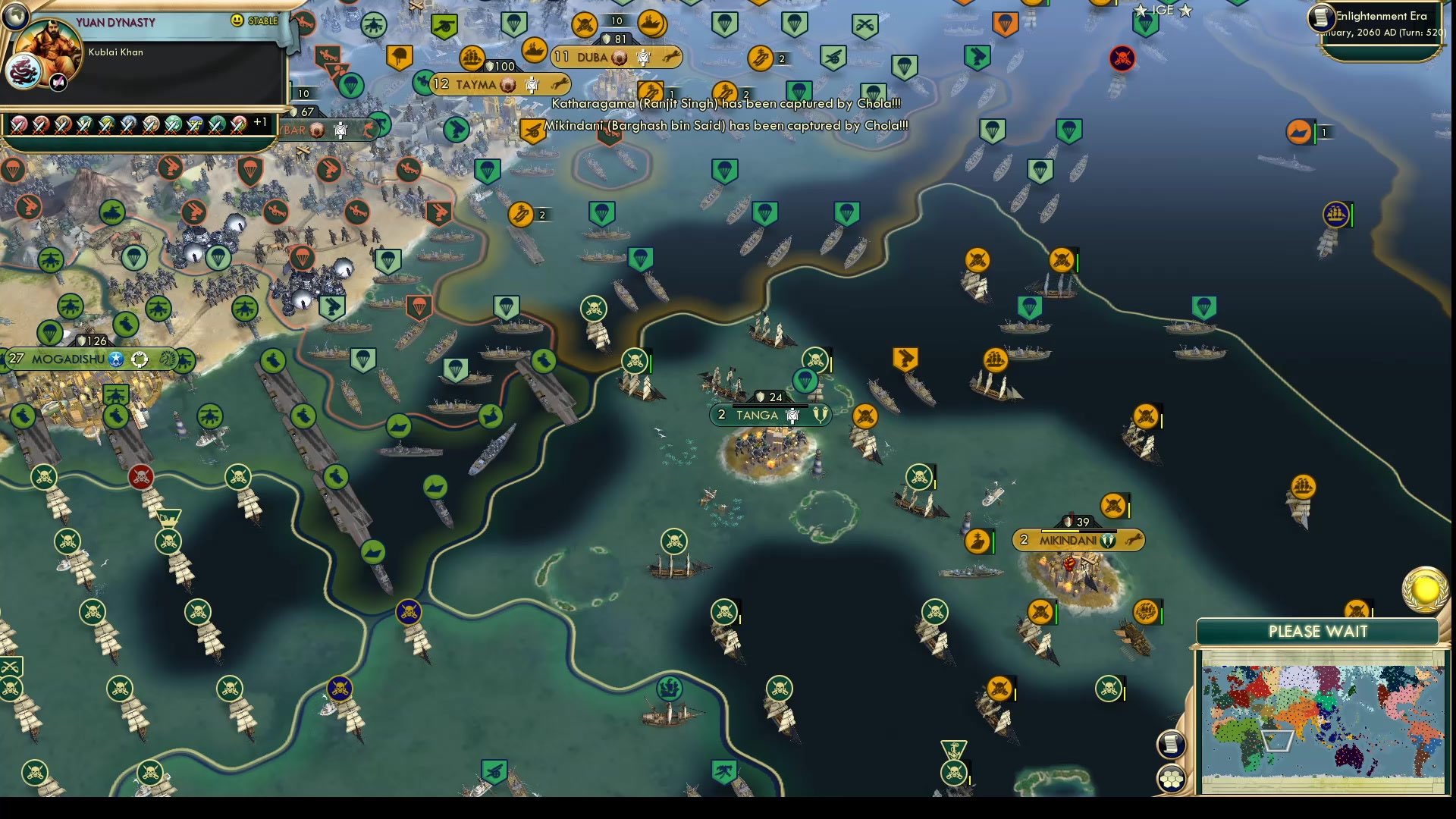
Task: Open the notification log scroll icon beside minimap
Action: [x=1172, y=744]
